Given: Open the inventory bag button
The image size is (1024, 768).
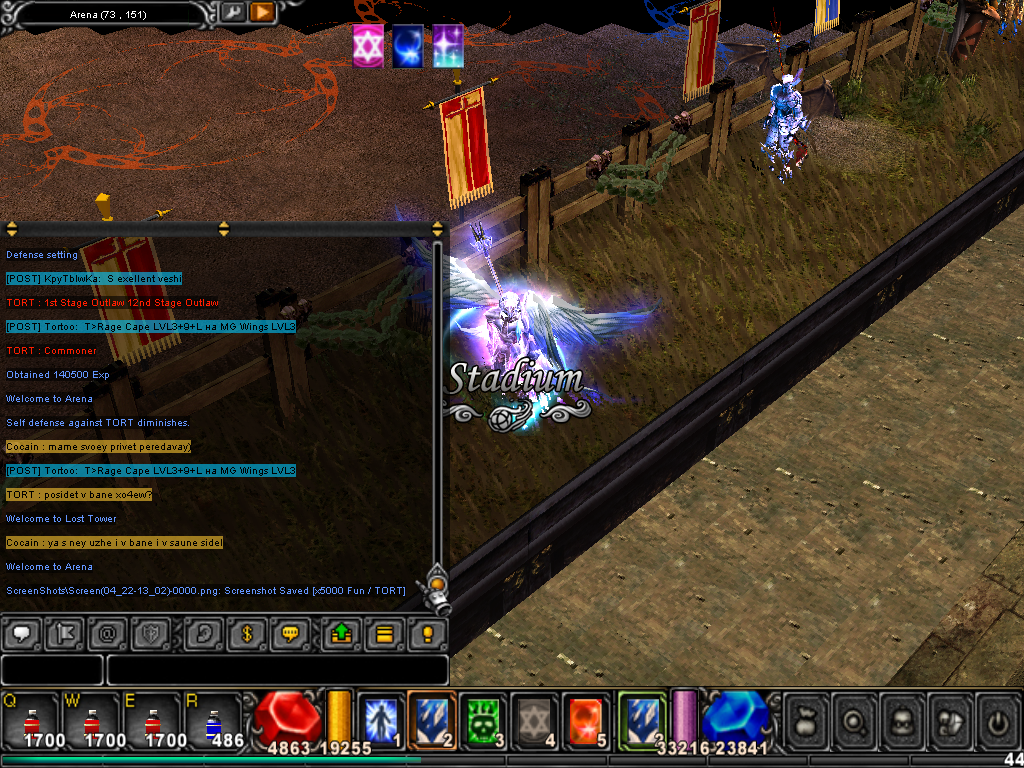Looking at the screenshot, I should click(x=806, y=721).
